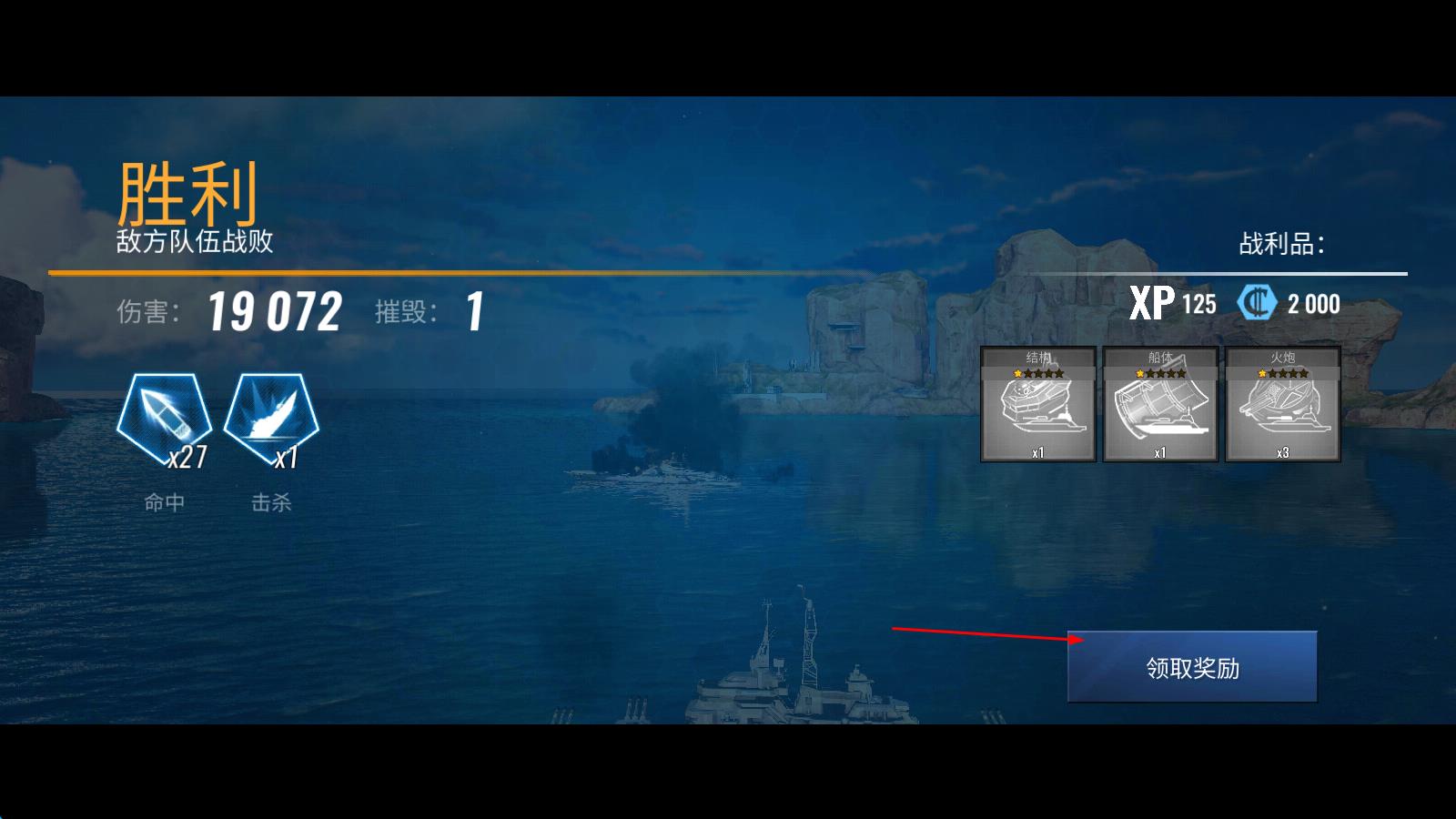Click the 摧毁 destroyed count showing 1

point(474,310)
